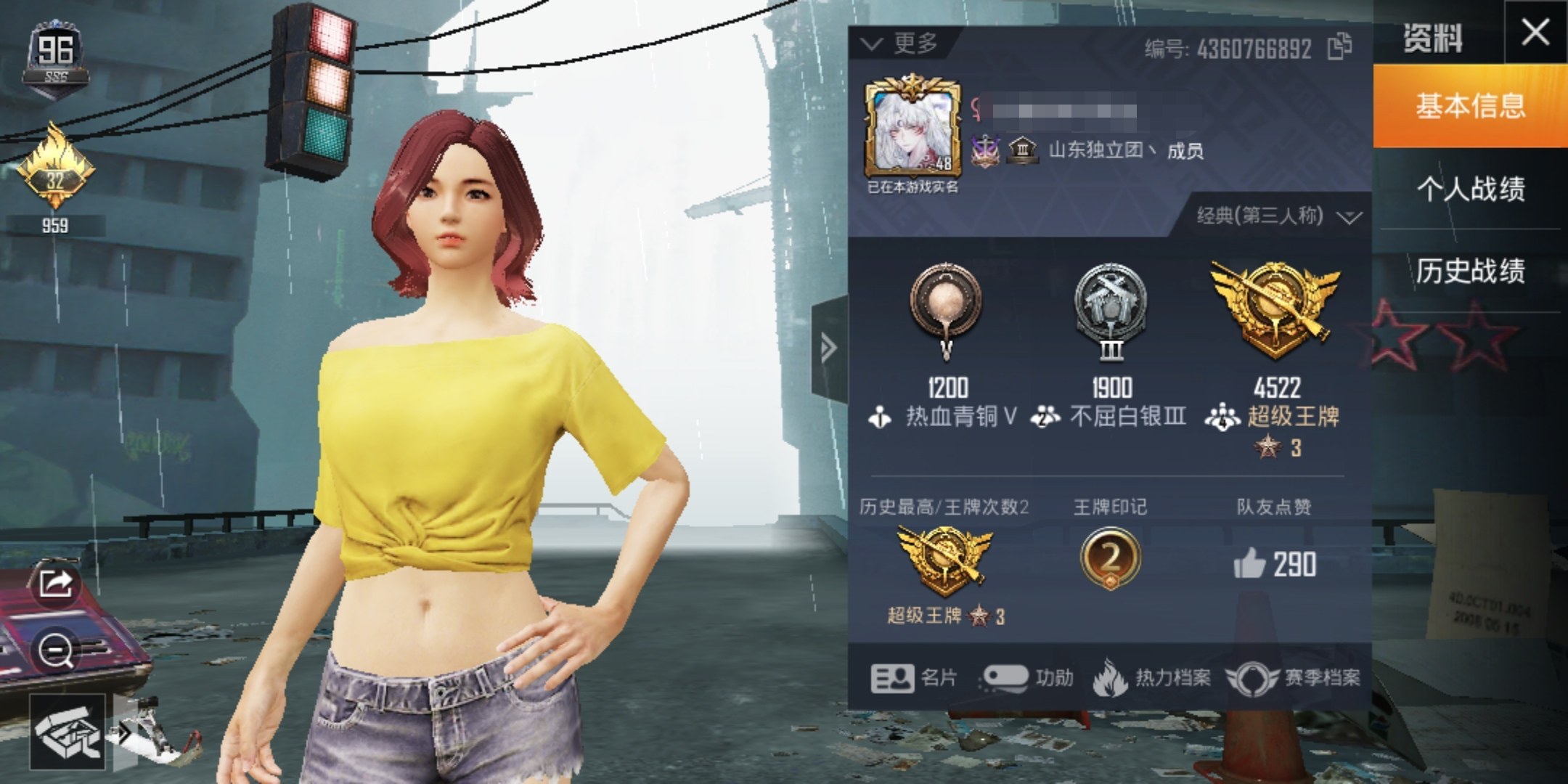
Task: Close the profile screen with the X
Action: [1535, 33]
